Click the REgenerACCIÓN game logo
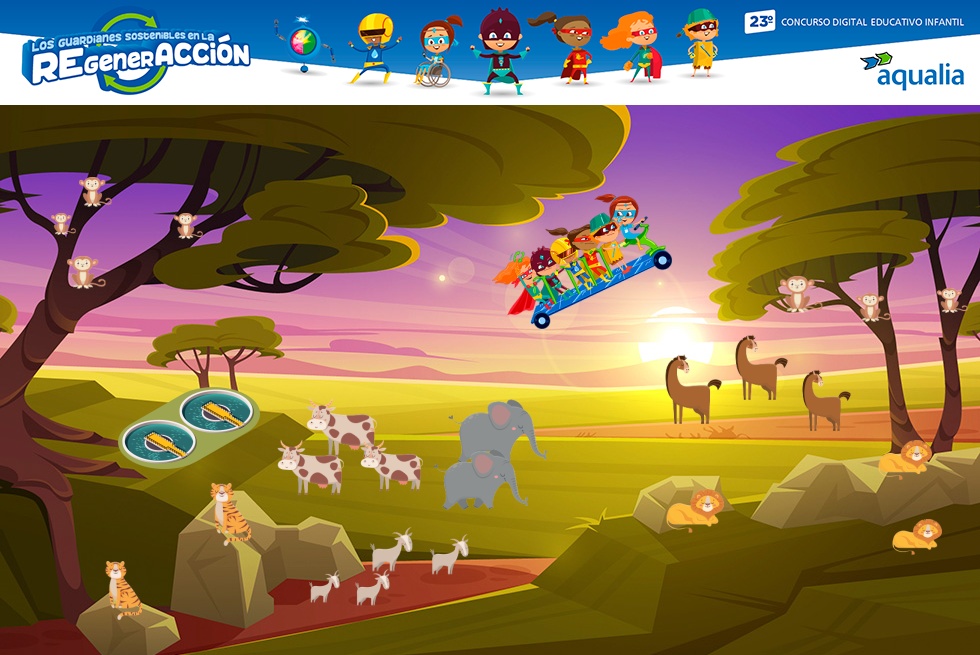This screenshot has width=980, height=655. [x=138, y=56]
